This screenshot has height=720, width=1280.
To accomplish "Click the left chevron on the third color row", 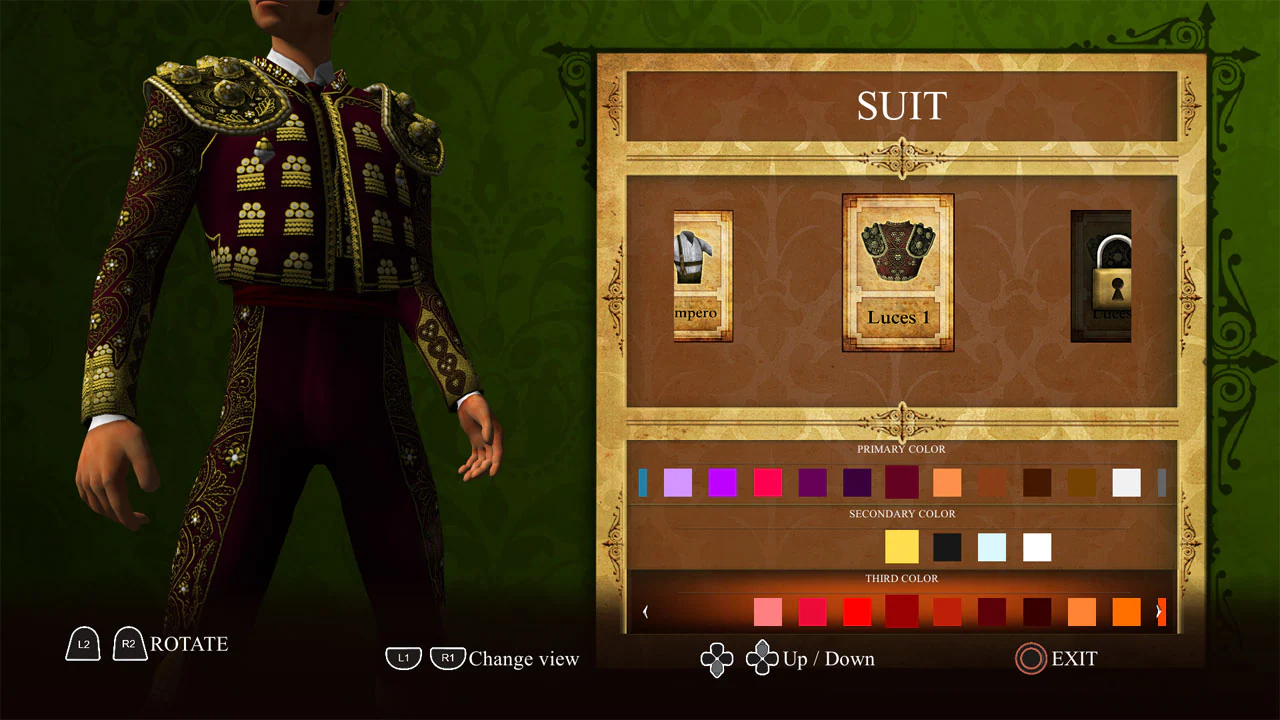I will pos(646,611).
